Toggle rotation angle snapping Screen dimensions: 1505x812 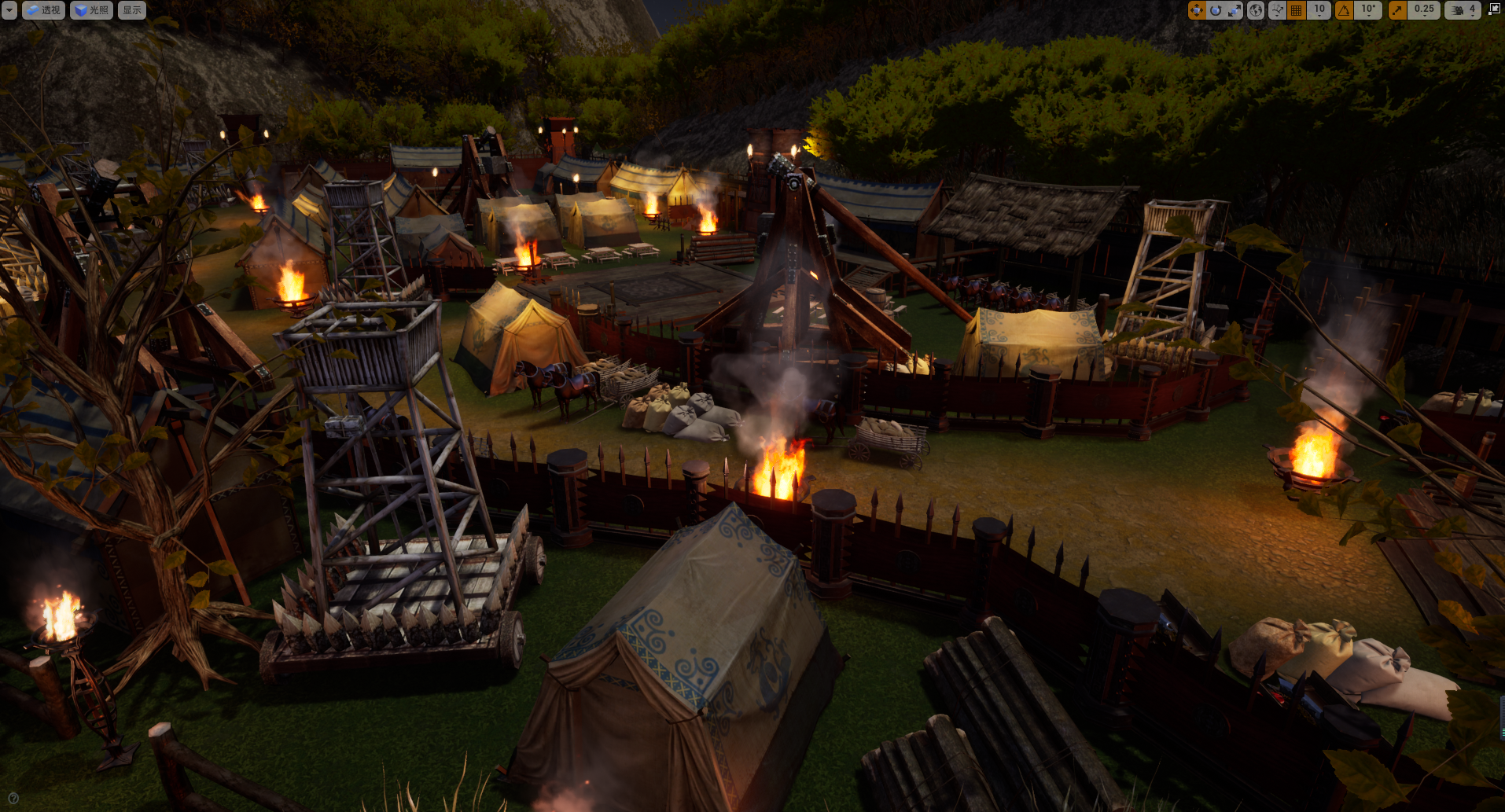[x=1344, y=10]
